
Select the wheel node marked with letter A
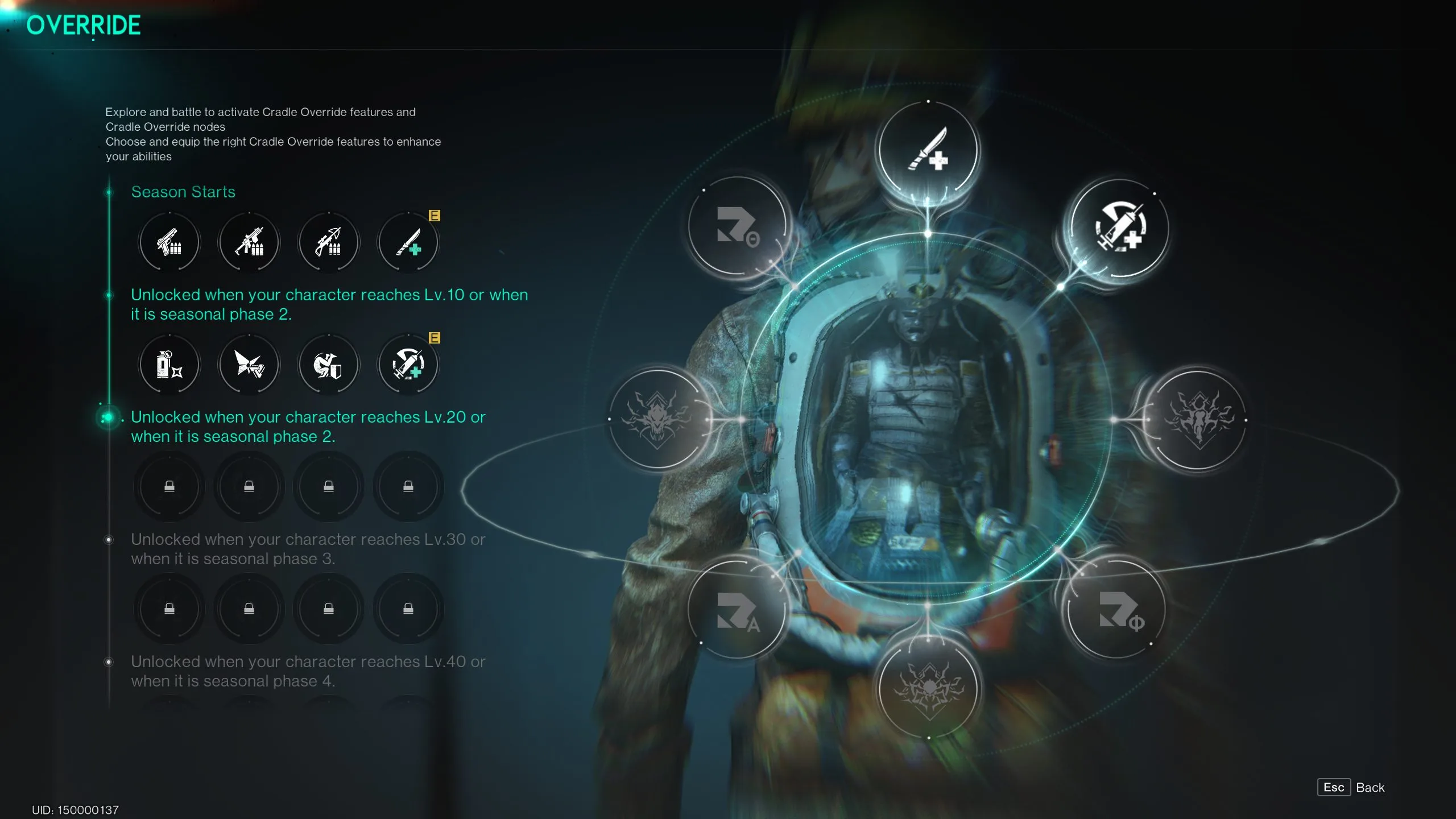(737, 610)
